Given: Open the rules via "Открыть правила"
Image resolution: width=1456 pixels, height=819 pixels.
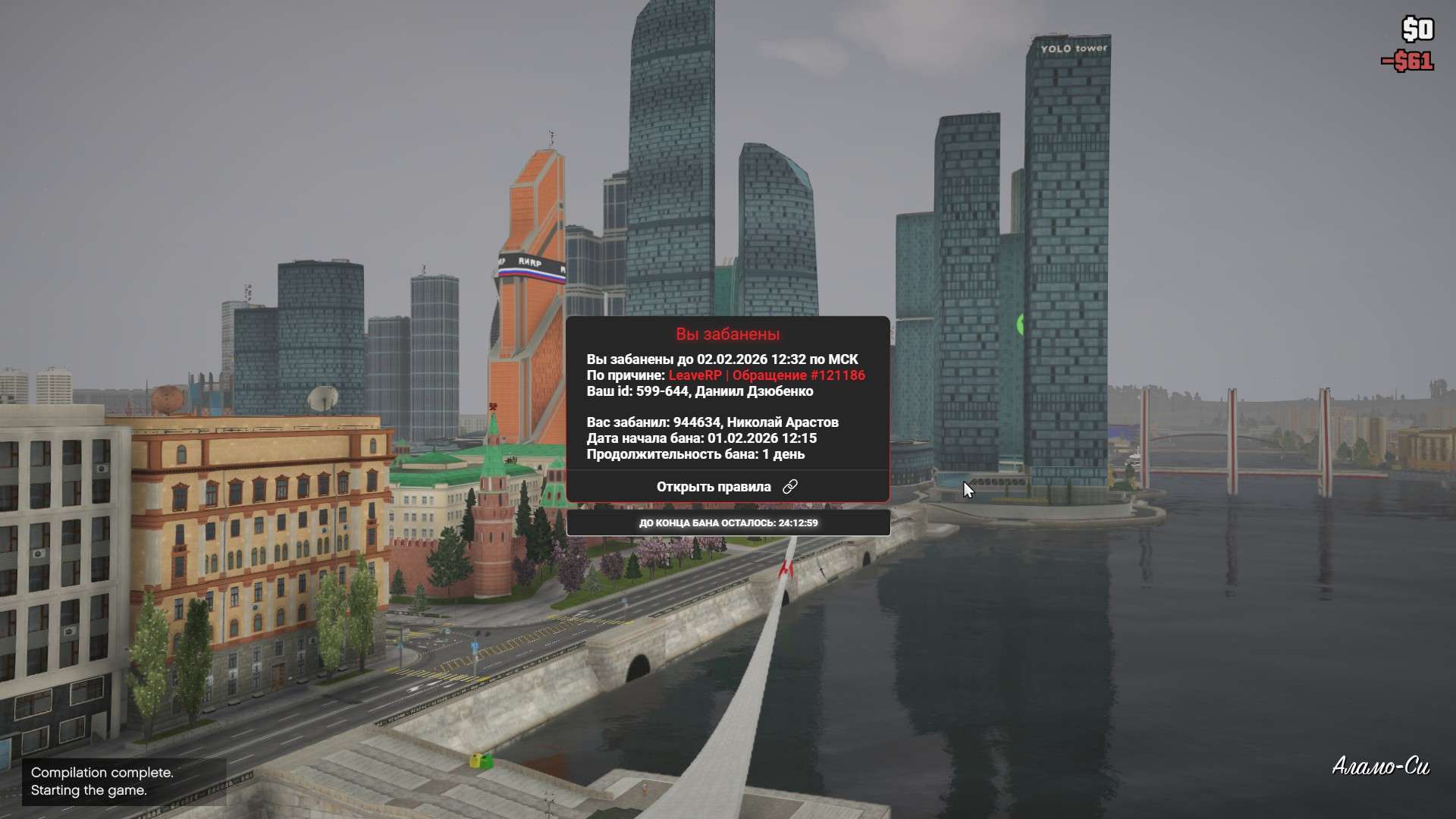Looking at the screenshot, I should (726, 487).
